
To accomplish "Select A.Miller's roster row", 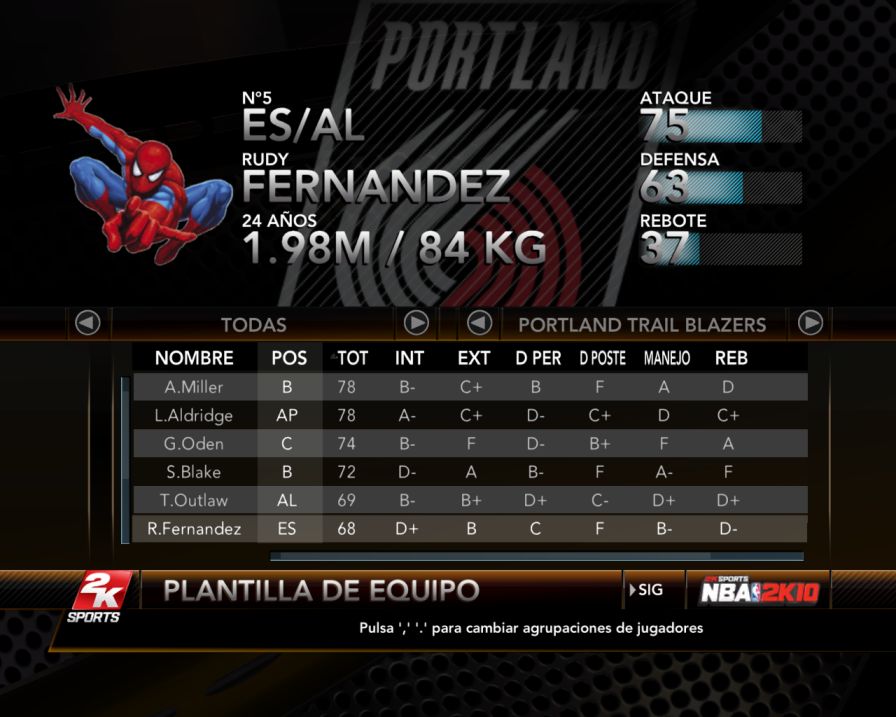I will click(193, 387).
